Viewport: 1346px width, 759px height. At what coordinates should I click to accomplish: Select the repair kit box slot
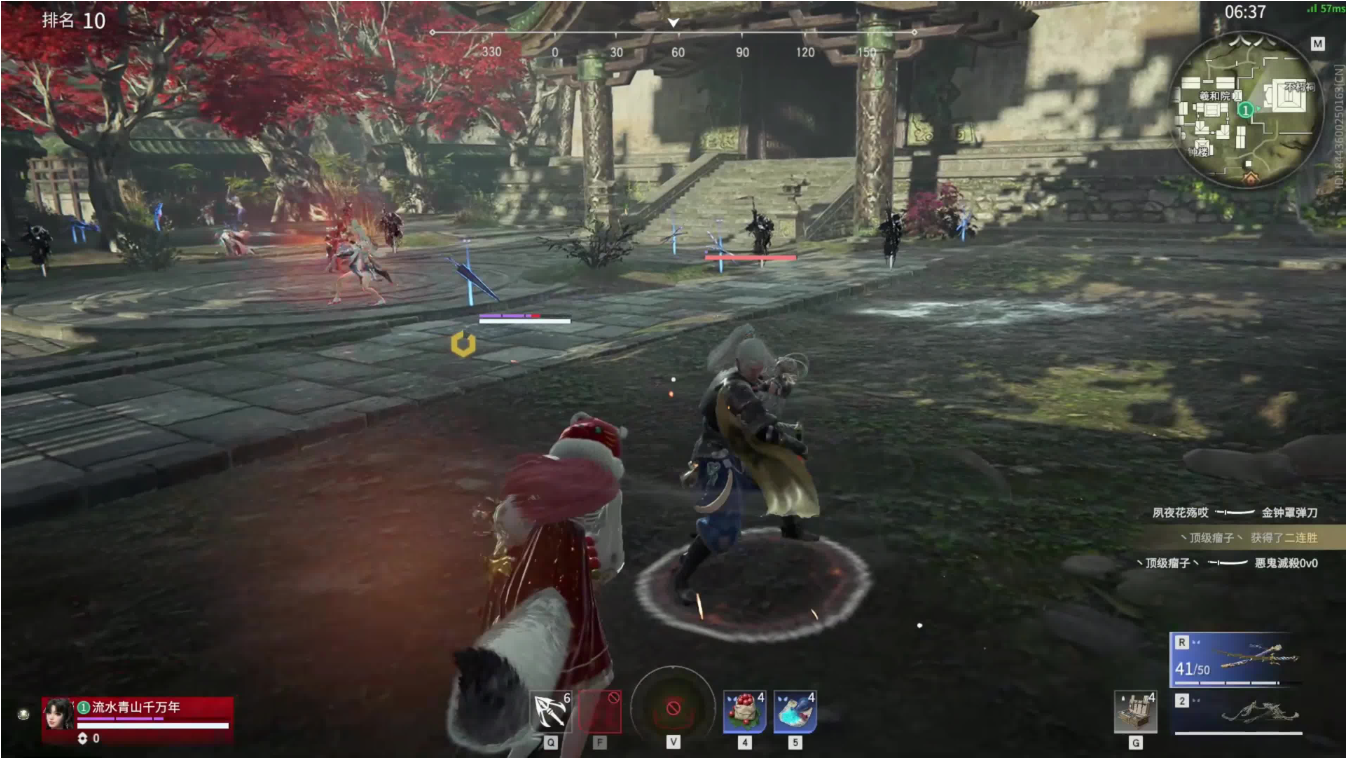point(1135,712)
